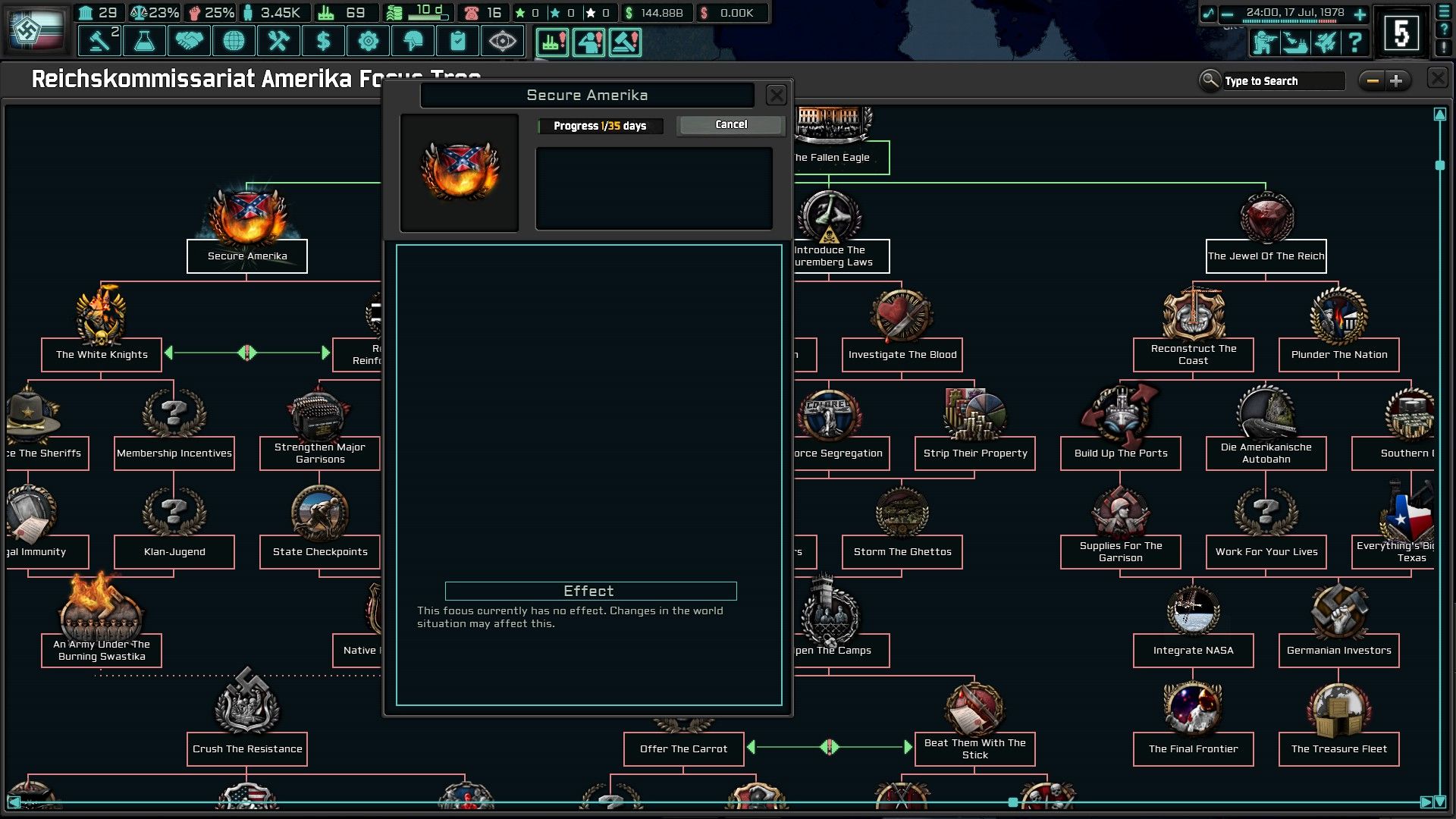Select The White Knights focus
Screen dimensions: 1456x819
point(102,354)
